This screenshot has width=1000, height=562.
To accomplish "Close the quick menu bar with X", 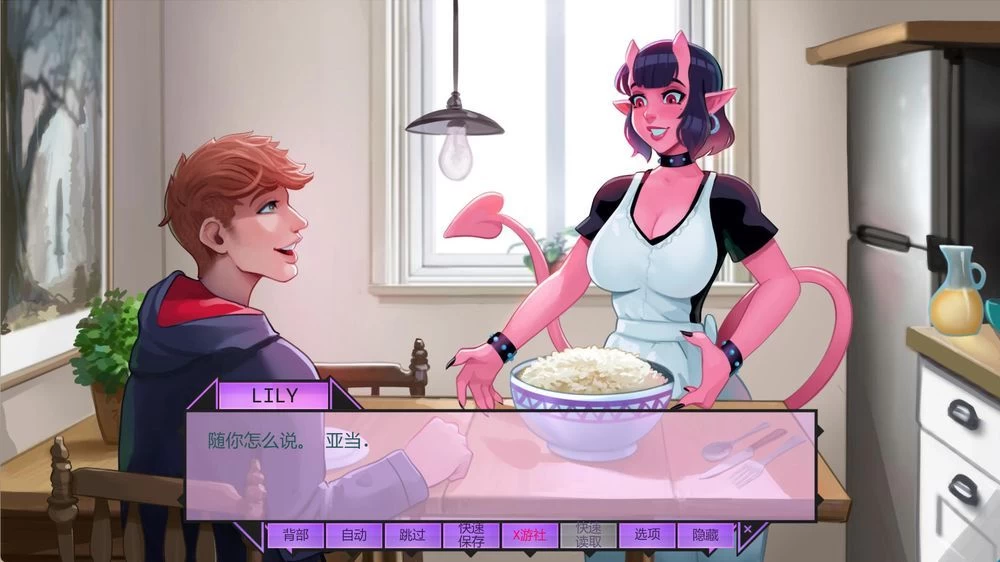I will tap(748, 528).
